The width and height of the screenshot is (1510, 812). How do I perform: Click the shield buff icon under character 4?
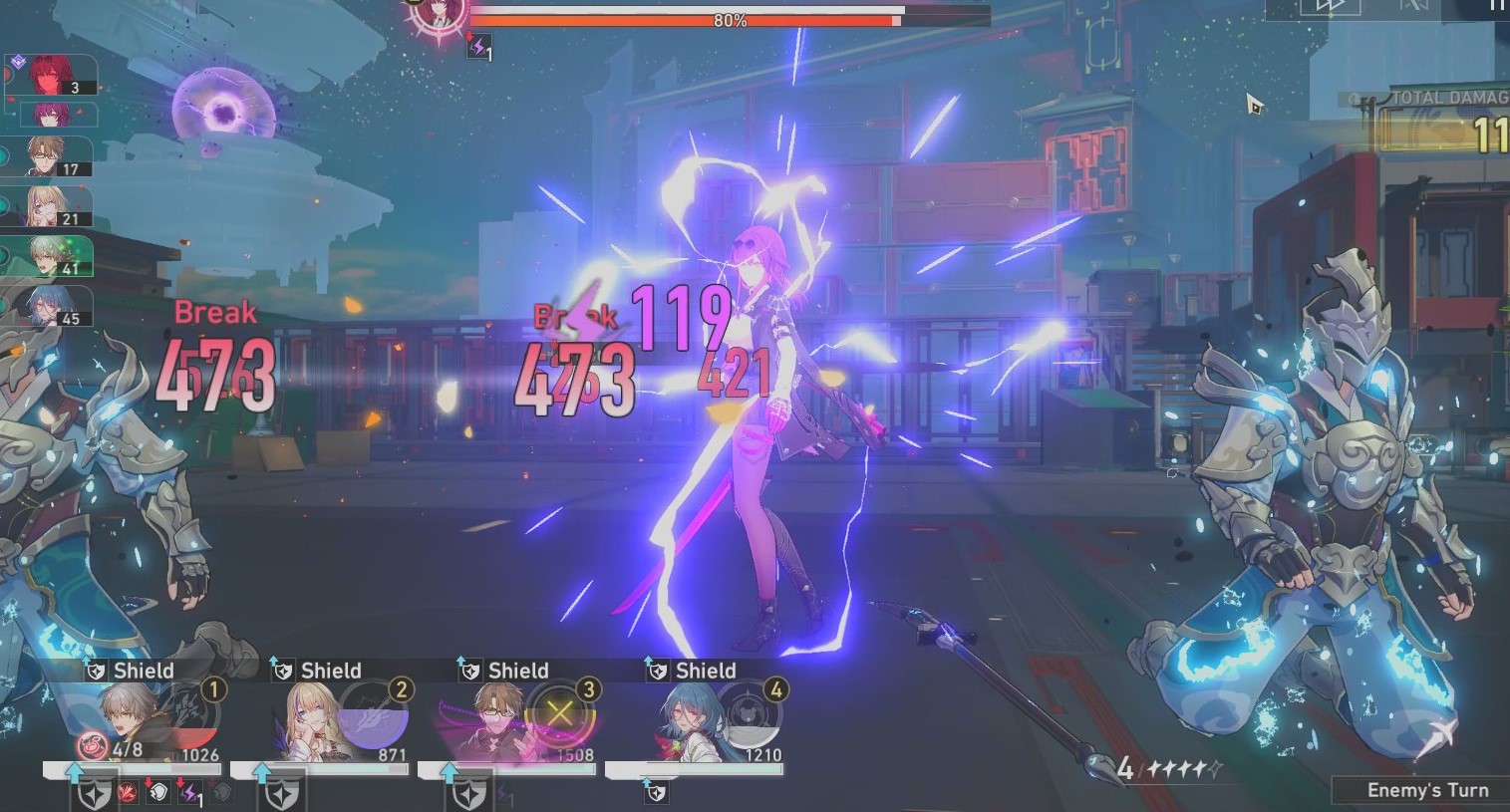click(658, 795)
